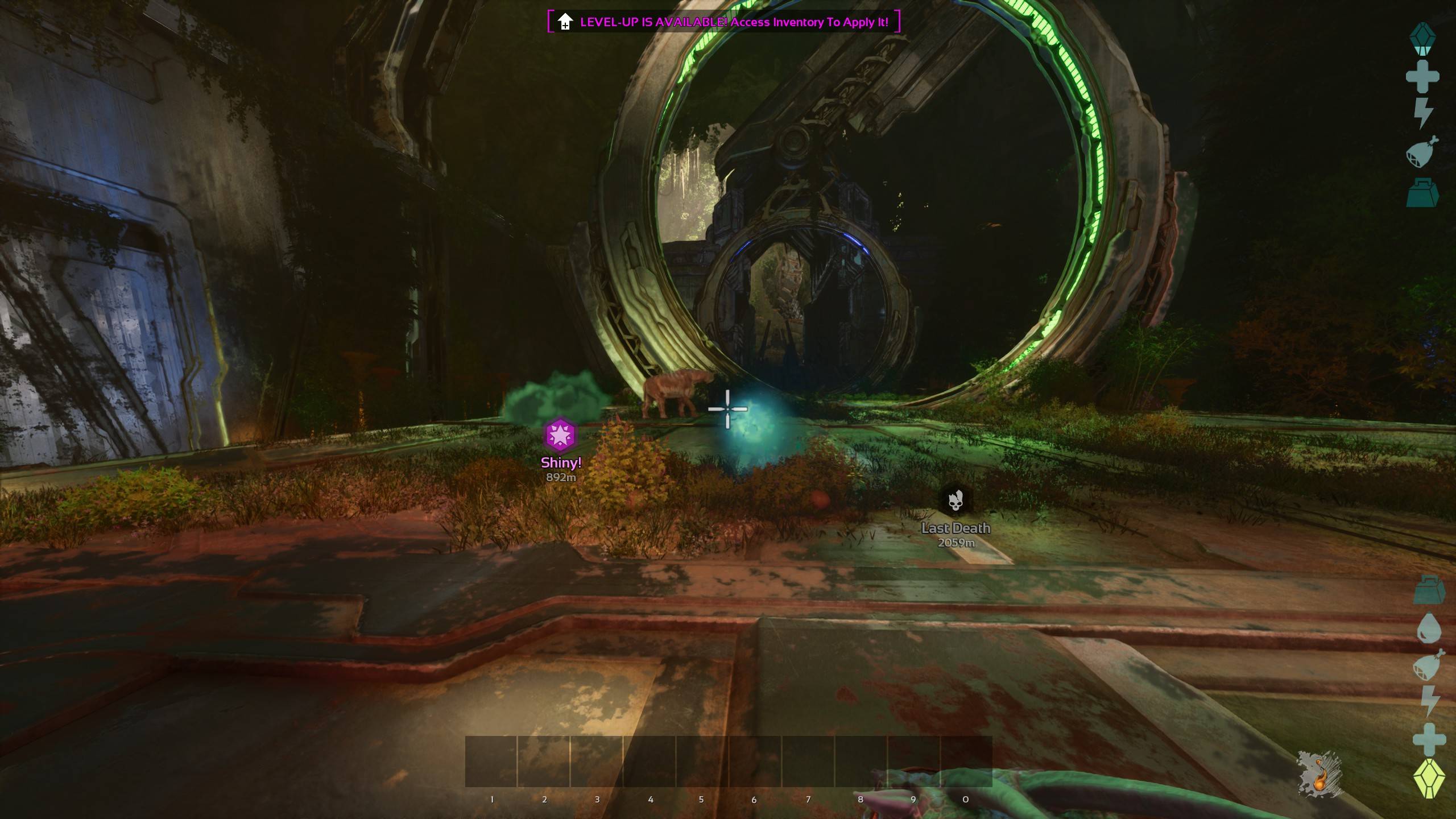Click the Last Death skull marker
The height and width of the screenshot is (819, 1456).
pos(955,500)
